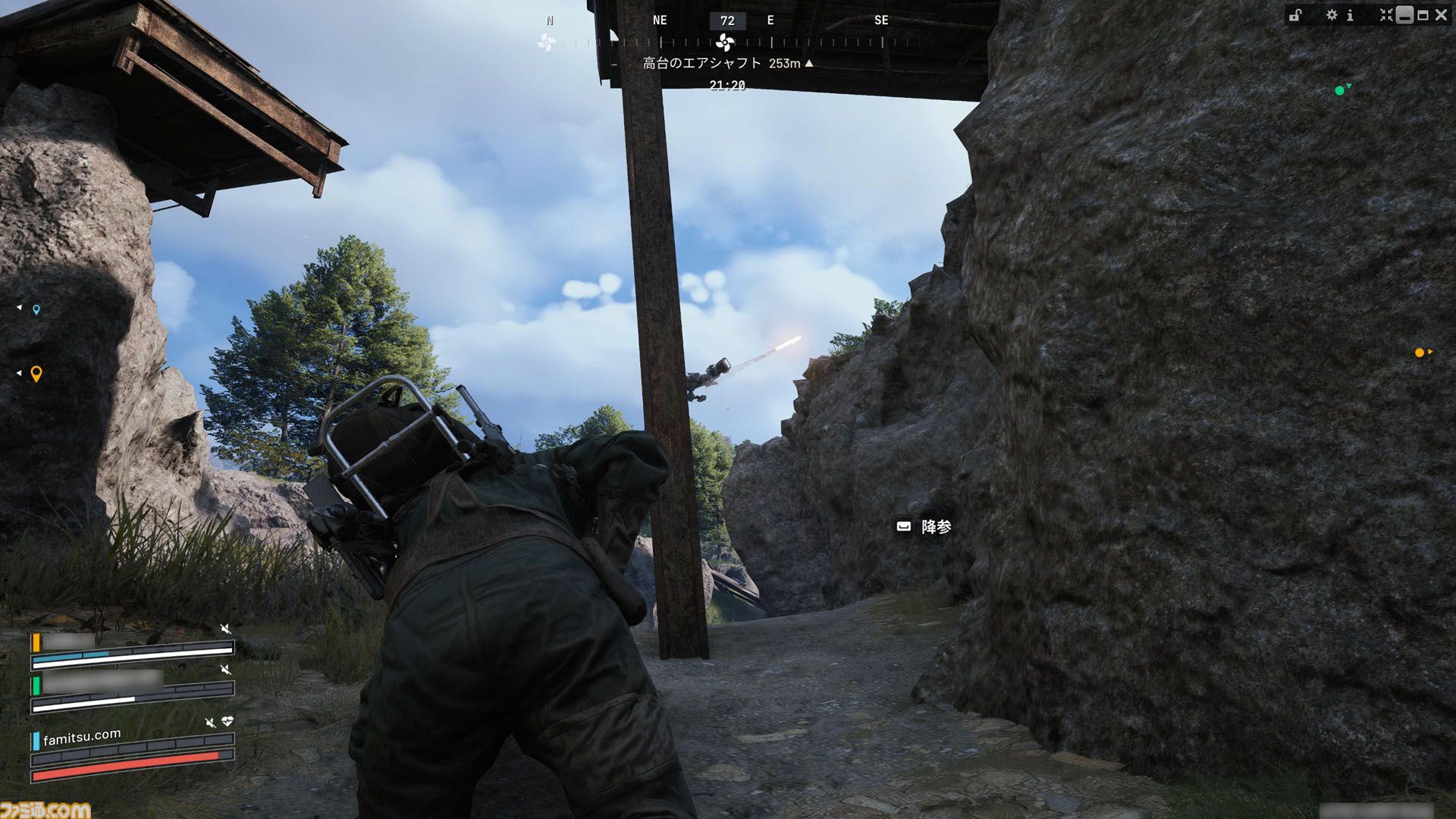The width and height of the screenshot is (1456, 819).
Task: Select the blue map pin marker
Action: [36, 309]
